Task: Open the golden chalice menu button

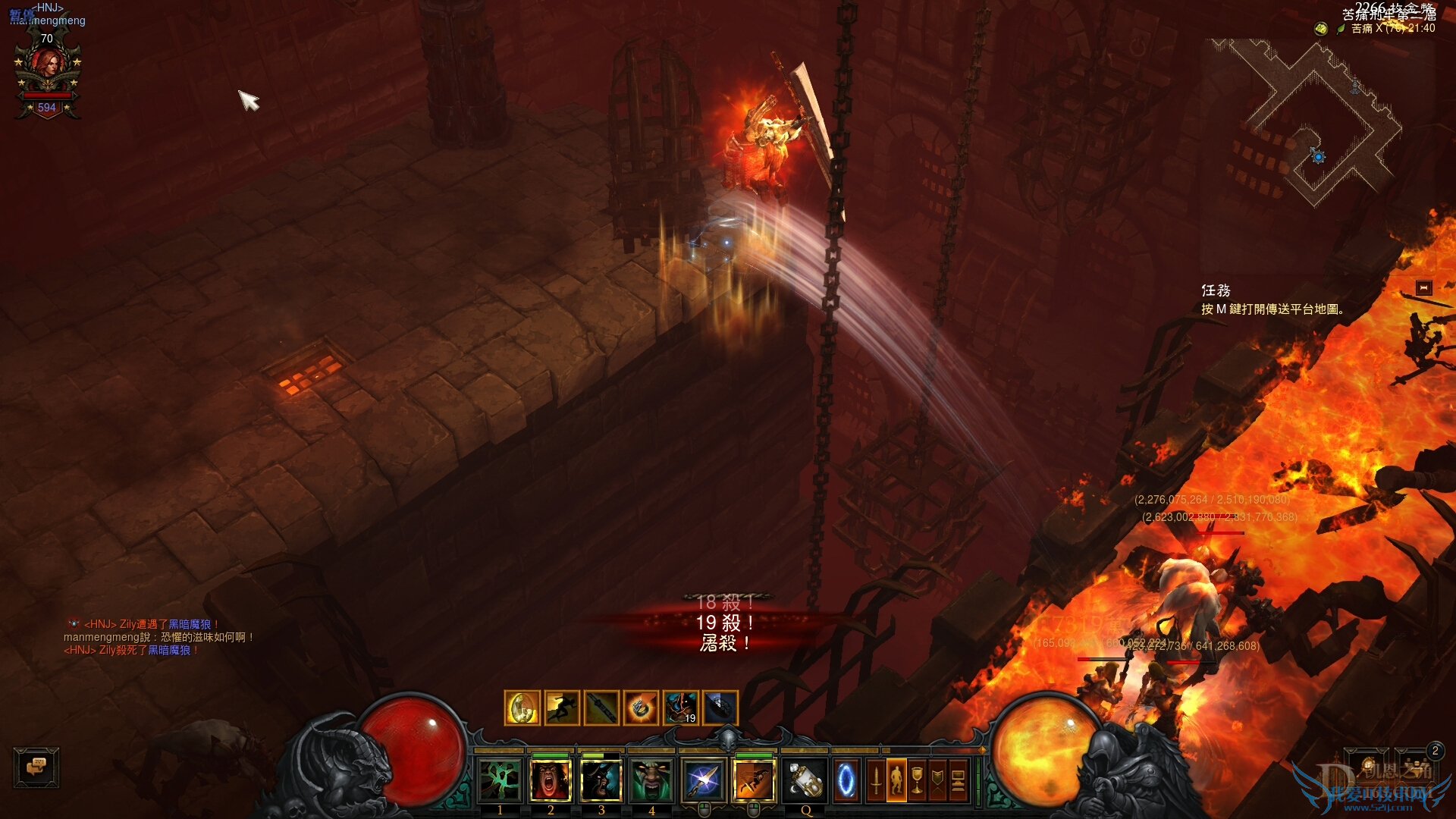Action: pos(917,780)
